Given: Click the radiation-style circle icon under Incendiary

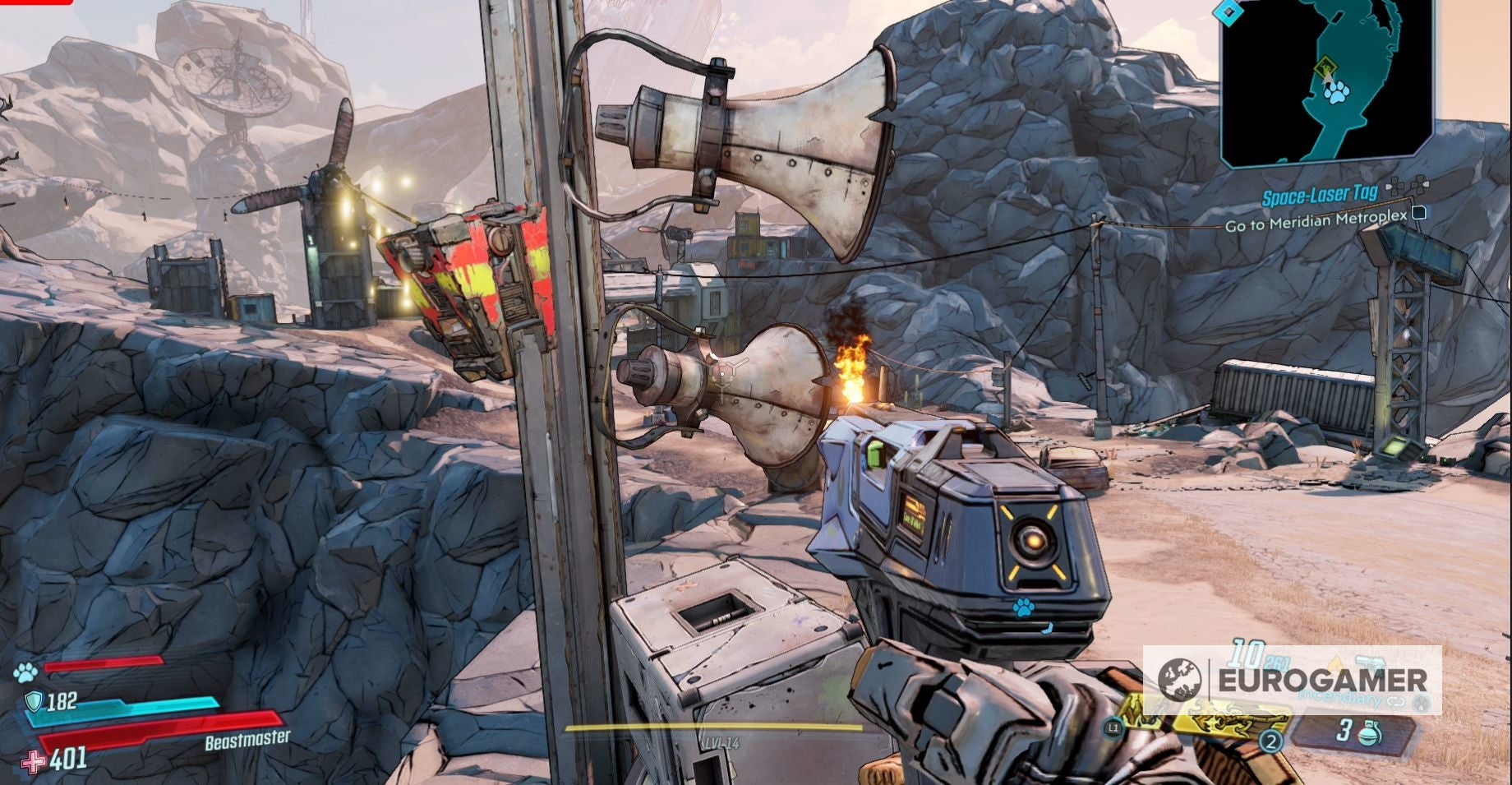Looking at the screenshot, I should [1422, 703].
